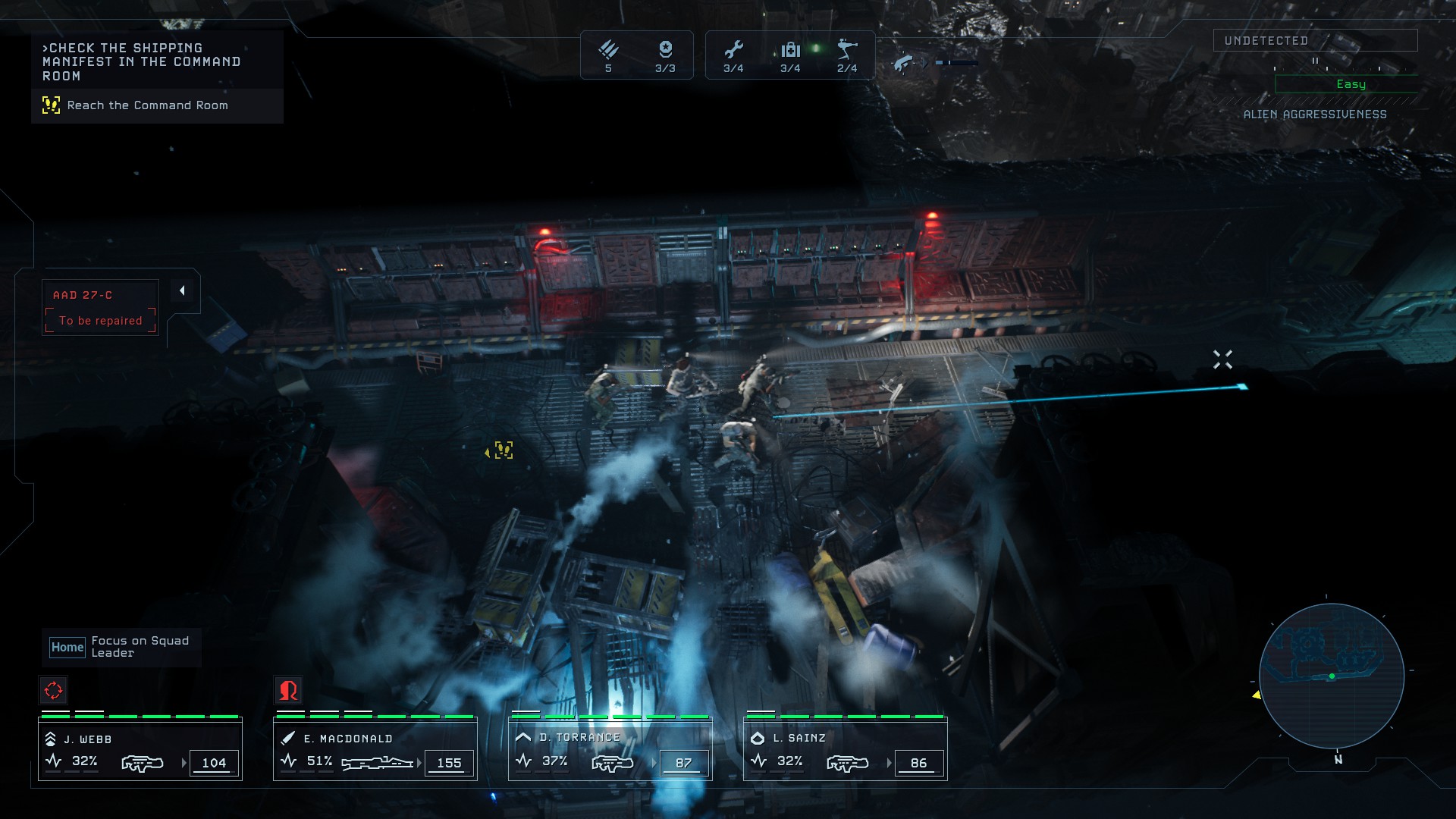
Task: Select J. Webb's squad member panel
Action: click(x=140, y=750)
